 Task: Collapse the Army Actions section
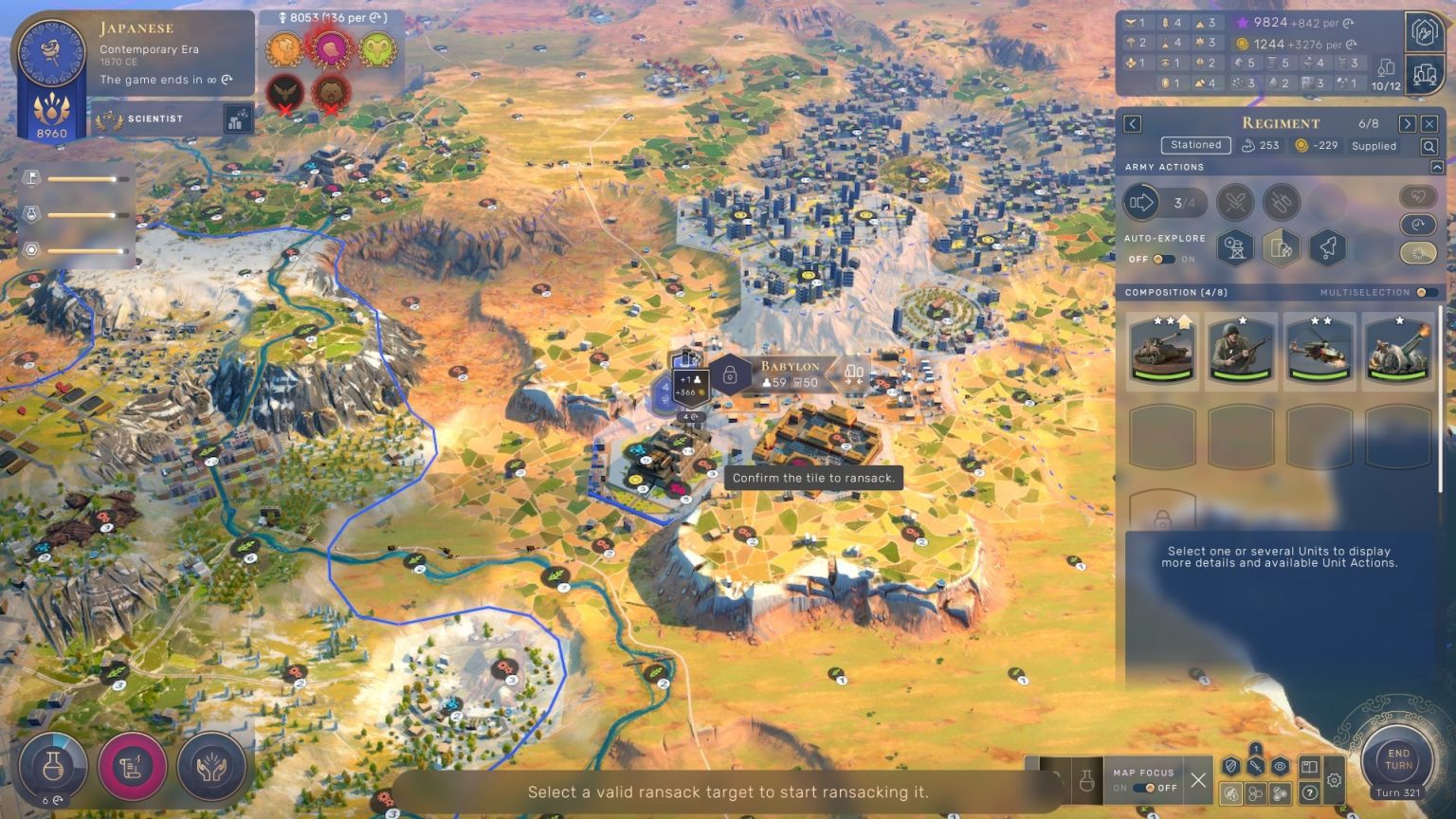pos(1437,167)
